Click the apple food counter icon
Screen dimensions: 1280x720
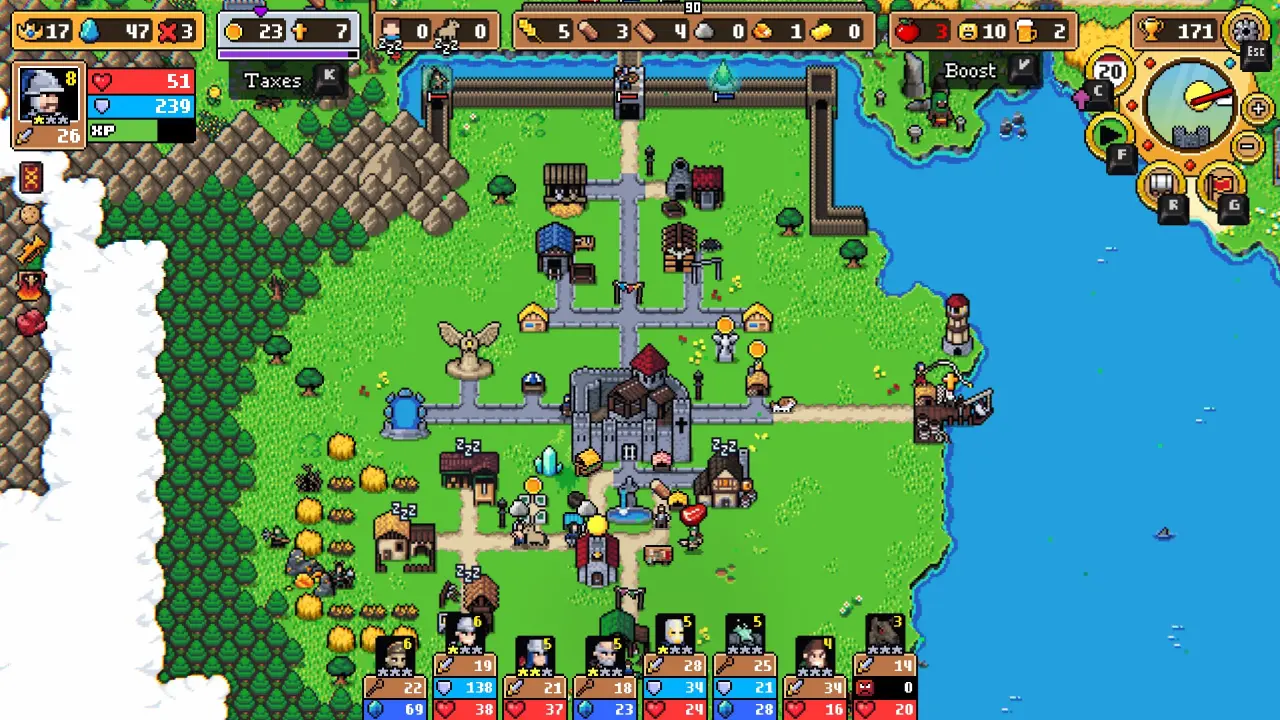click(x=908, y=30)
